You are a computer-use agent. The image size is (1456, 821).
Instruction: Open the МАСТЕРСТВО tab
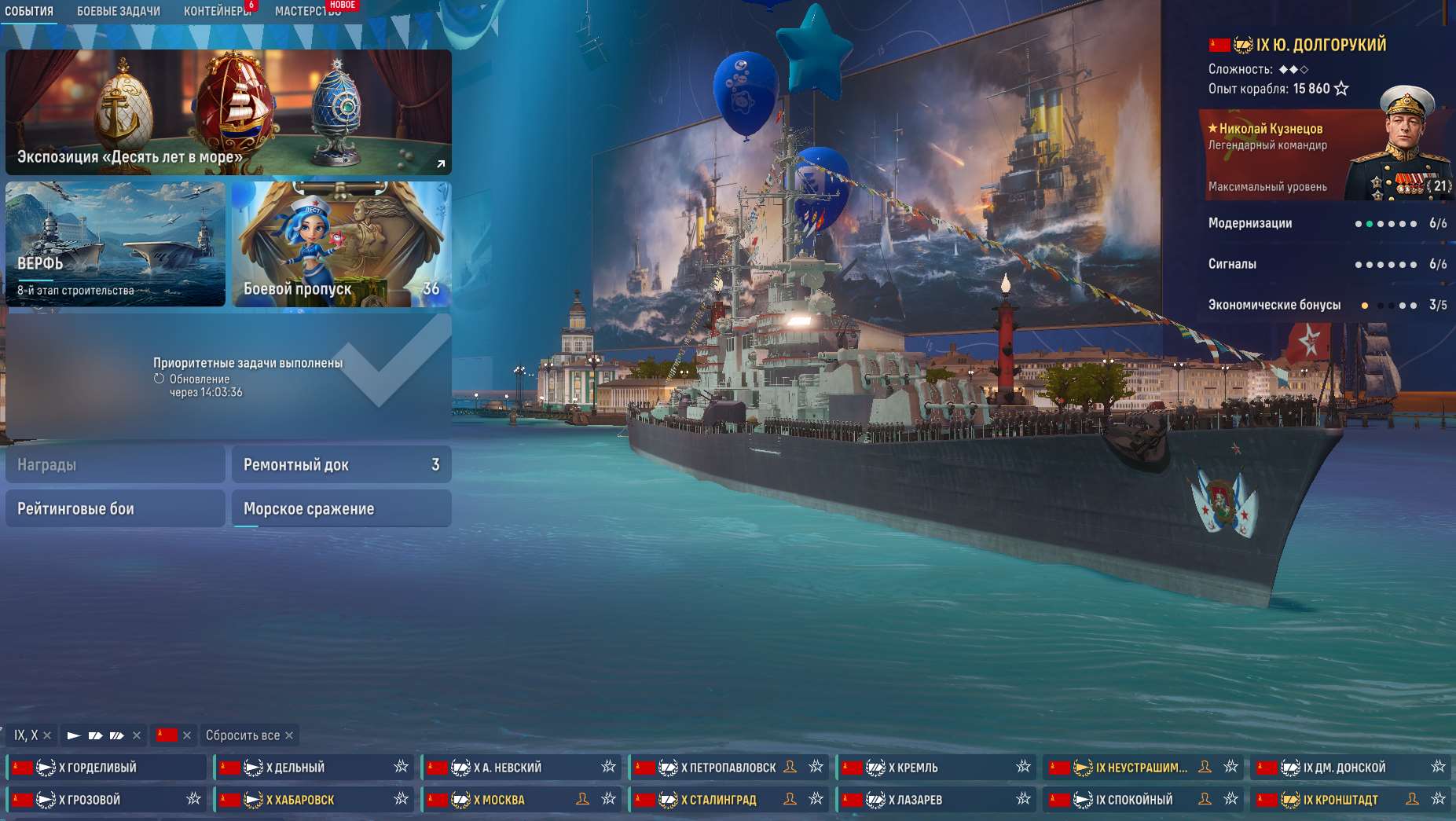306,11
